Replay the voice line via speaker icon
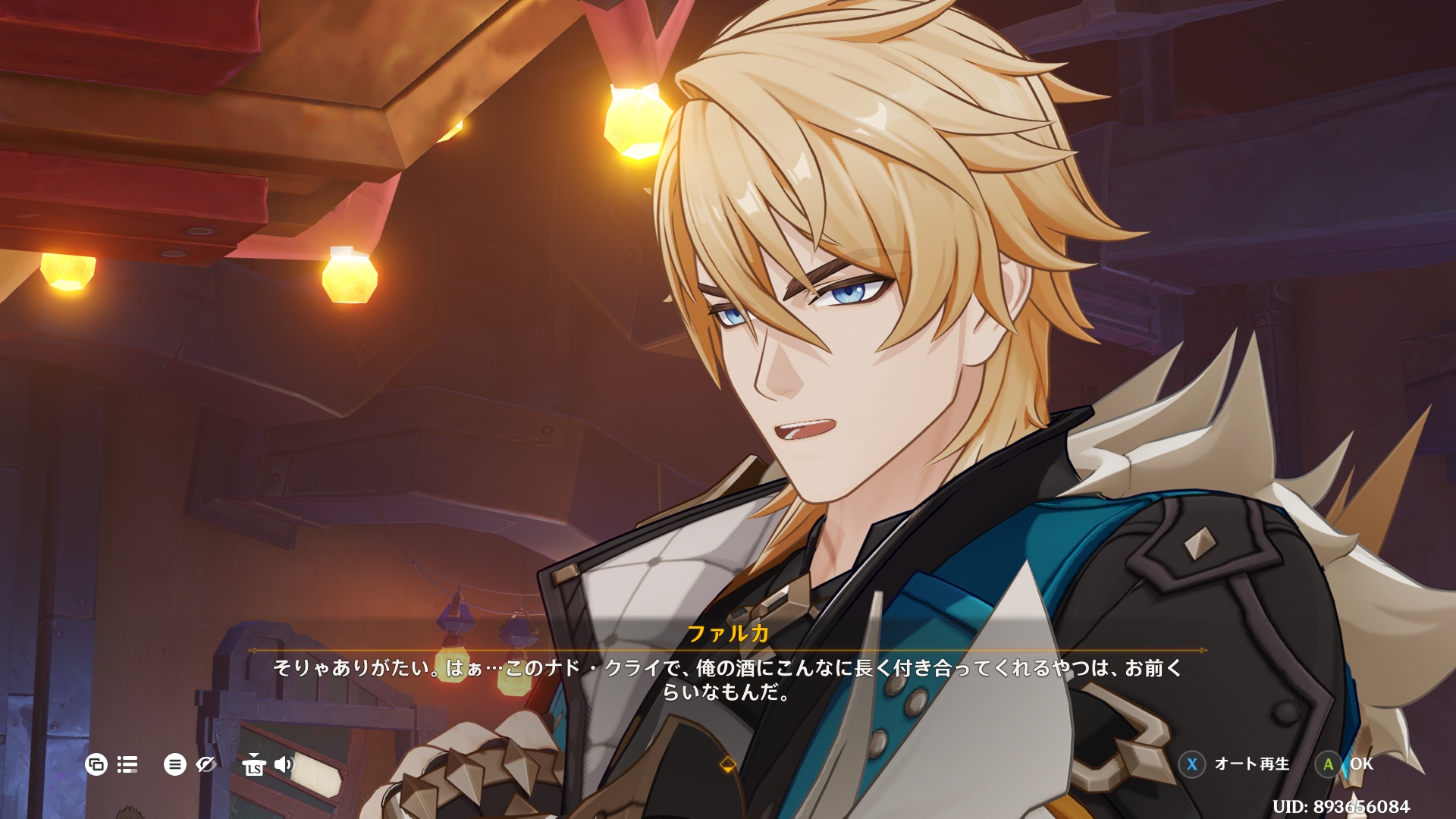1456x819 pixels. tap(283, 764)
